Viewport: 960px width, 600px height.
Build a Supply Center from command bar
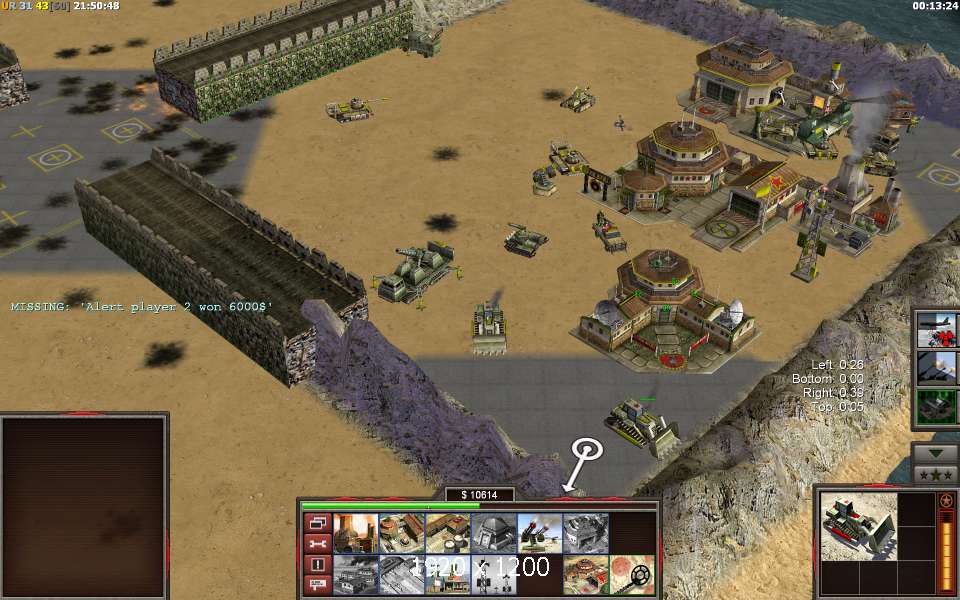coord(447,533)
